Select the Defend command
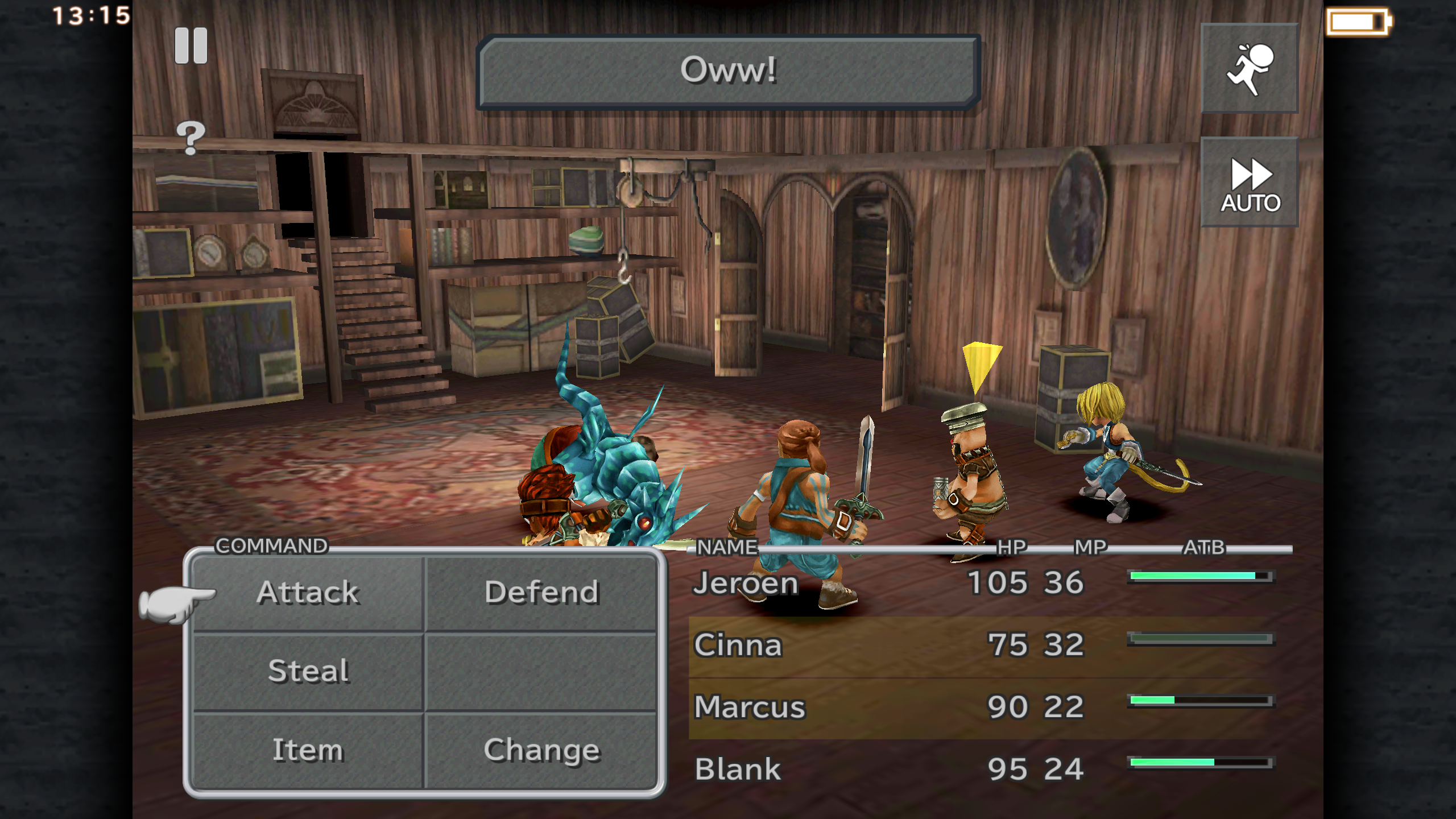Screen dimensions: 1456x819 (x=541, y=593)
